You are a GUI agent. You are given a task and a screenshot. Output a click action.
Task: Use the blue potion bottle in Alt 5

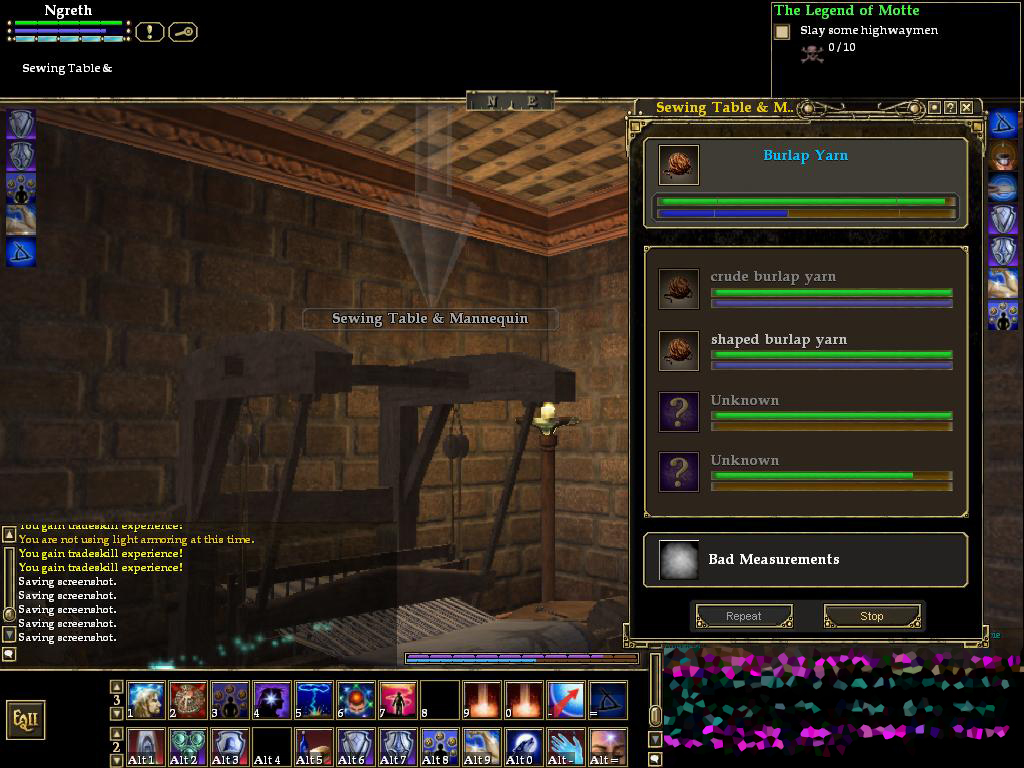(314, 746)
